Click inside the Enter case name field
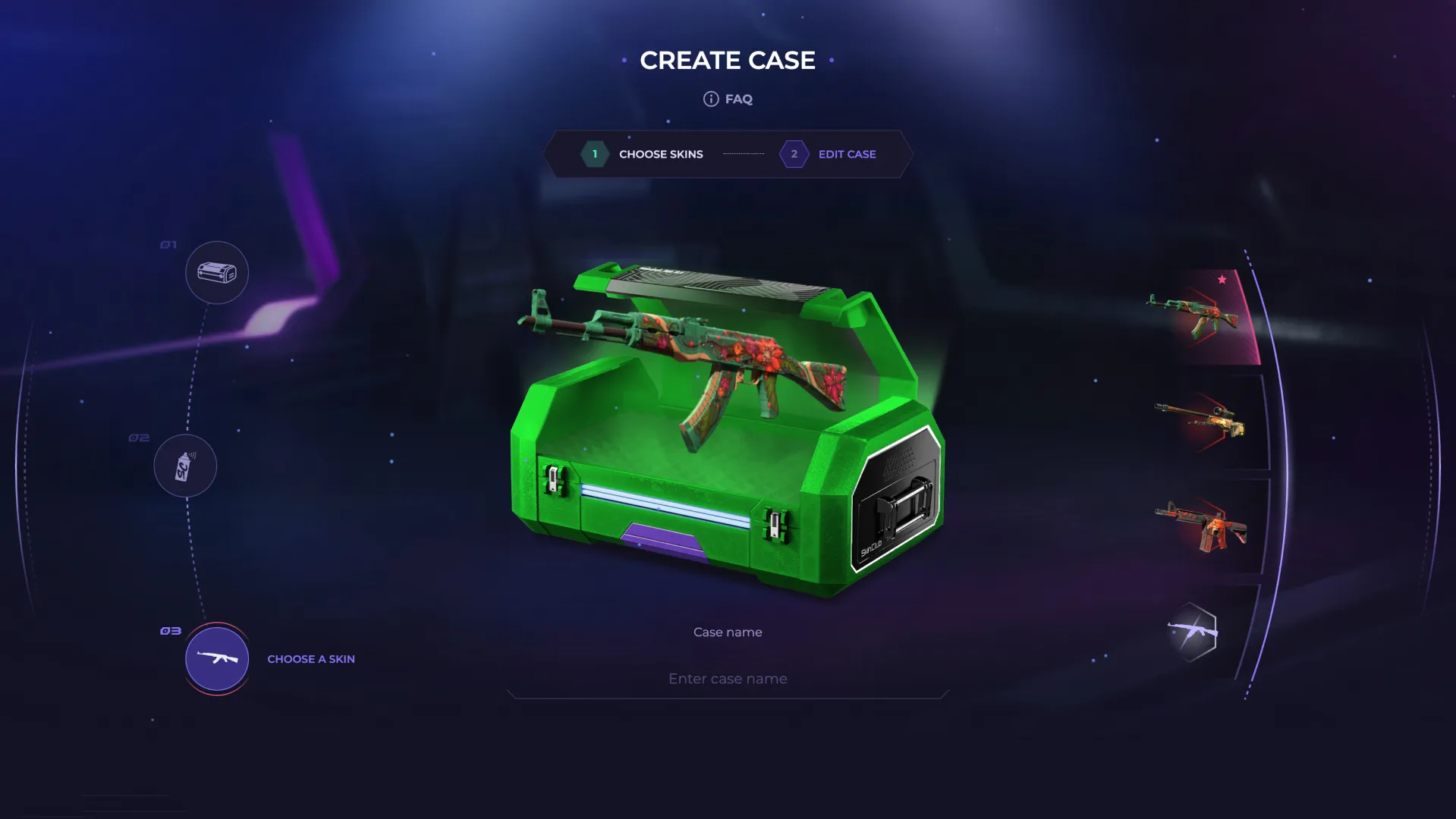The height and width of the screenshot is (819, 1456). (x=727, y=678)
